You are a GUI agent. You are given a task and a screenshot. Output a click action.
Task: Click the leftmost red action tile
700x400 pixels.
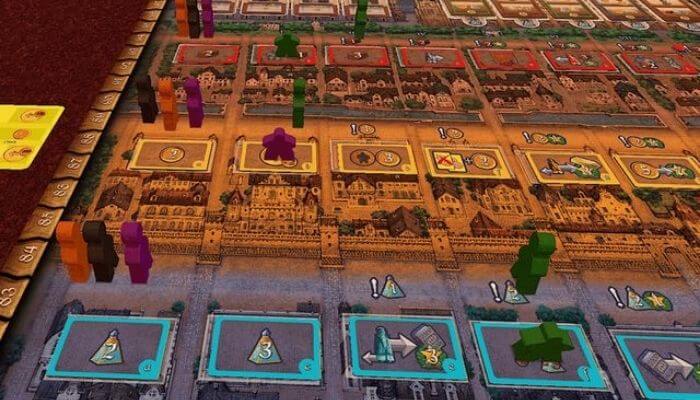[207, 53]
